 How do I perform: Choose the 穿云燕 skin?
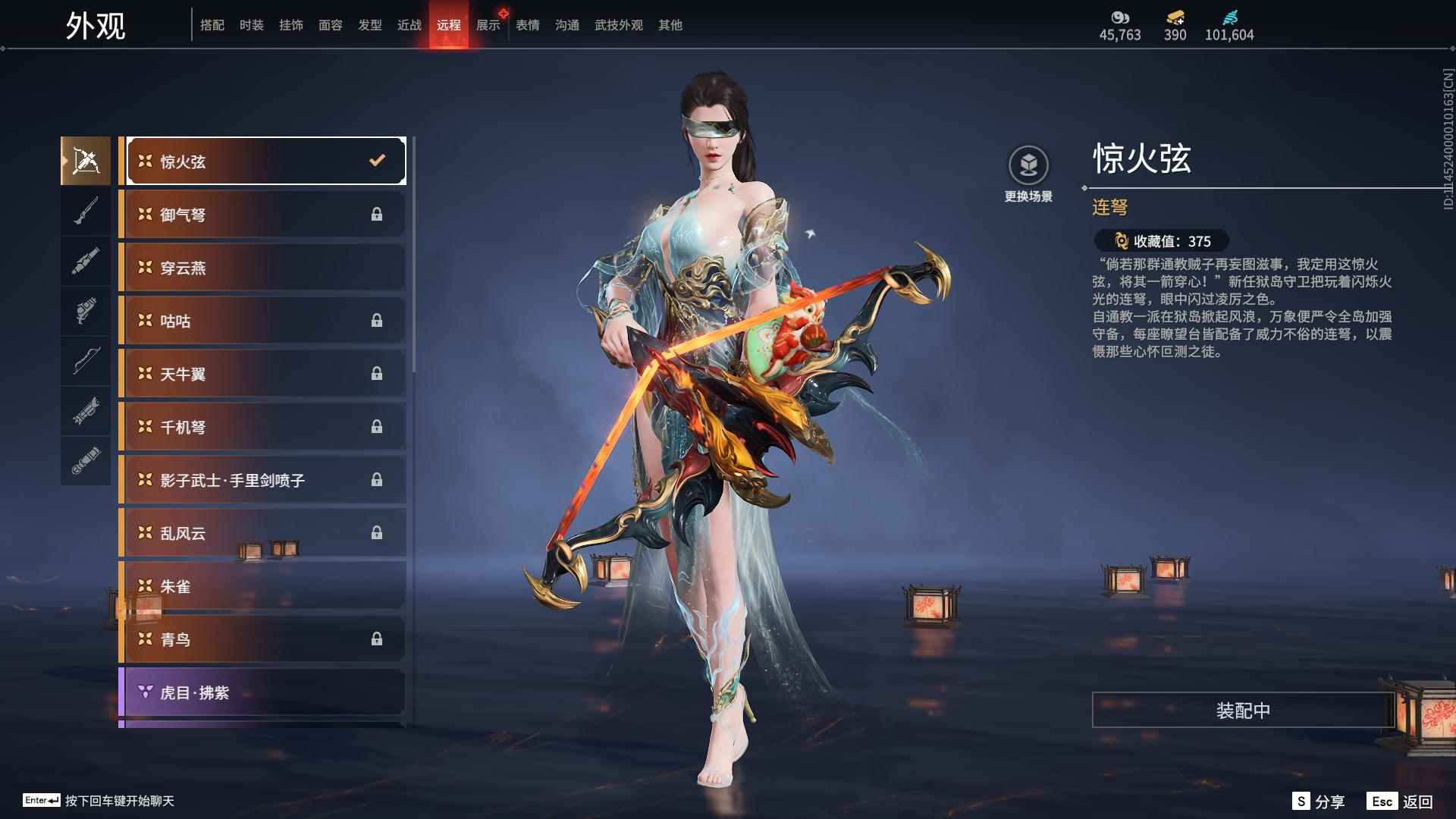click(262, 268)
